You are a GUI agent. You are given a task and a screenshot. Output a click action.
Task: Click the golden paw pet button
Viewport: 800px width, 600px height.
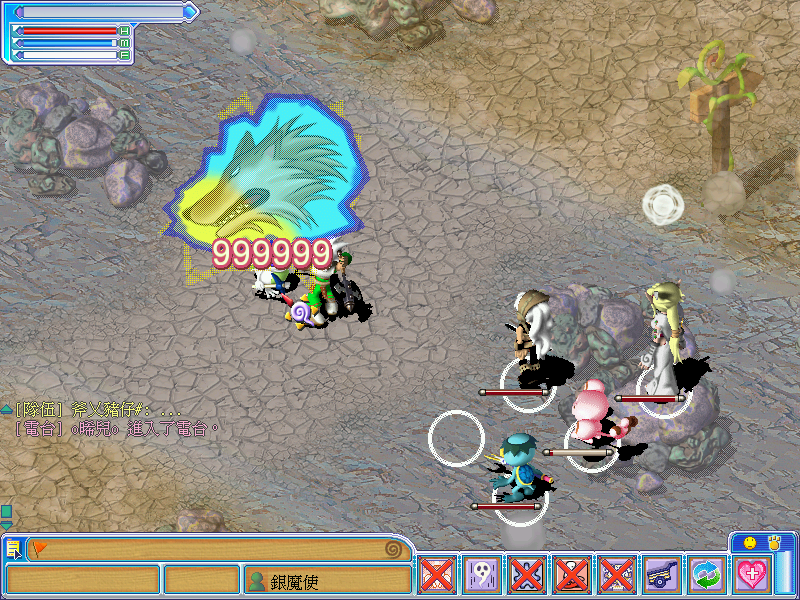tap(774, 542)
